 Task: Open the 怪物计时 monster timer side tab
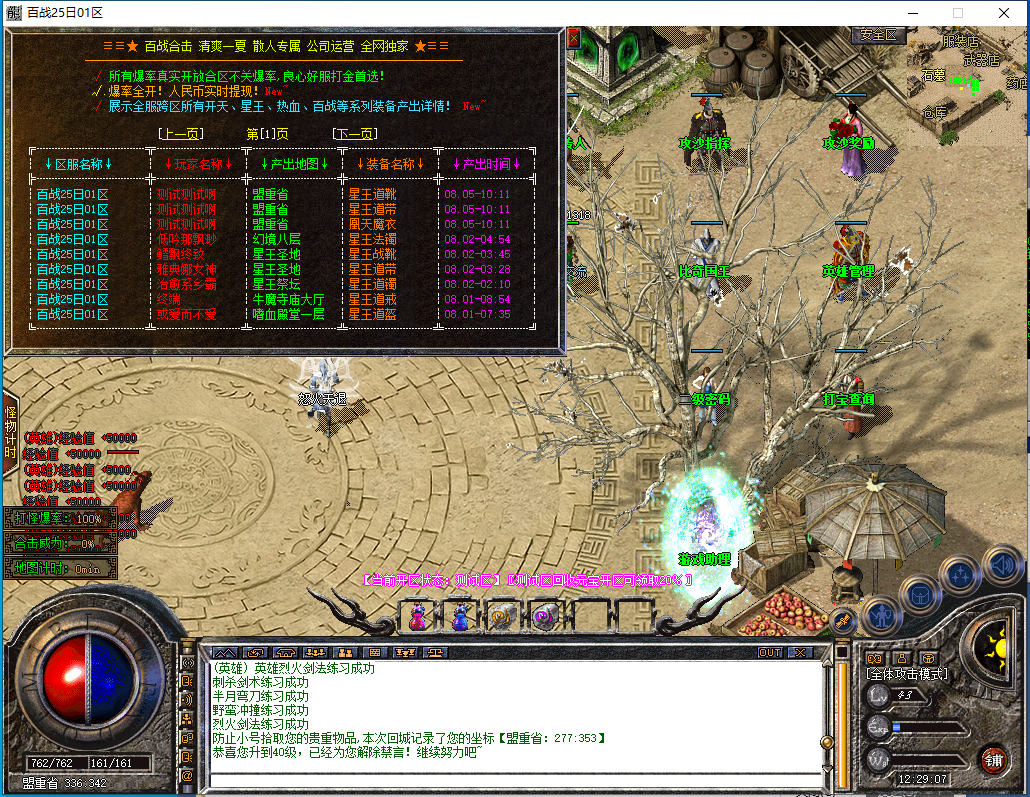[x=10, y=432]
